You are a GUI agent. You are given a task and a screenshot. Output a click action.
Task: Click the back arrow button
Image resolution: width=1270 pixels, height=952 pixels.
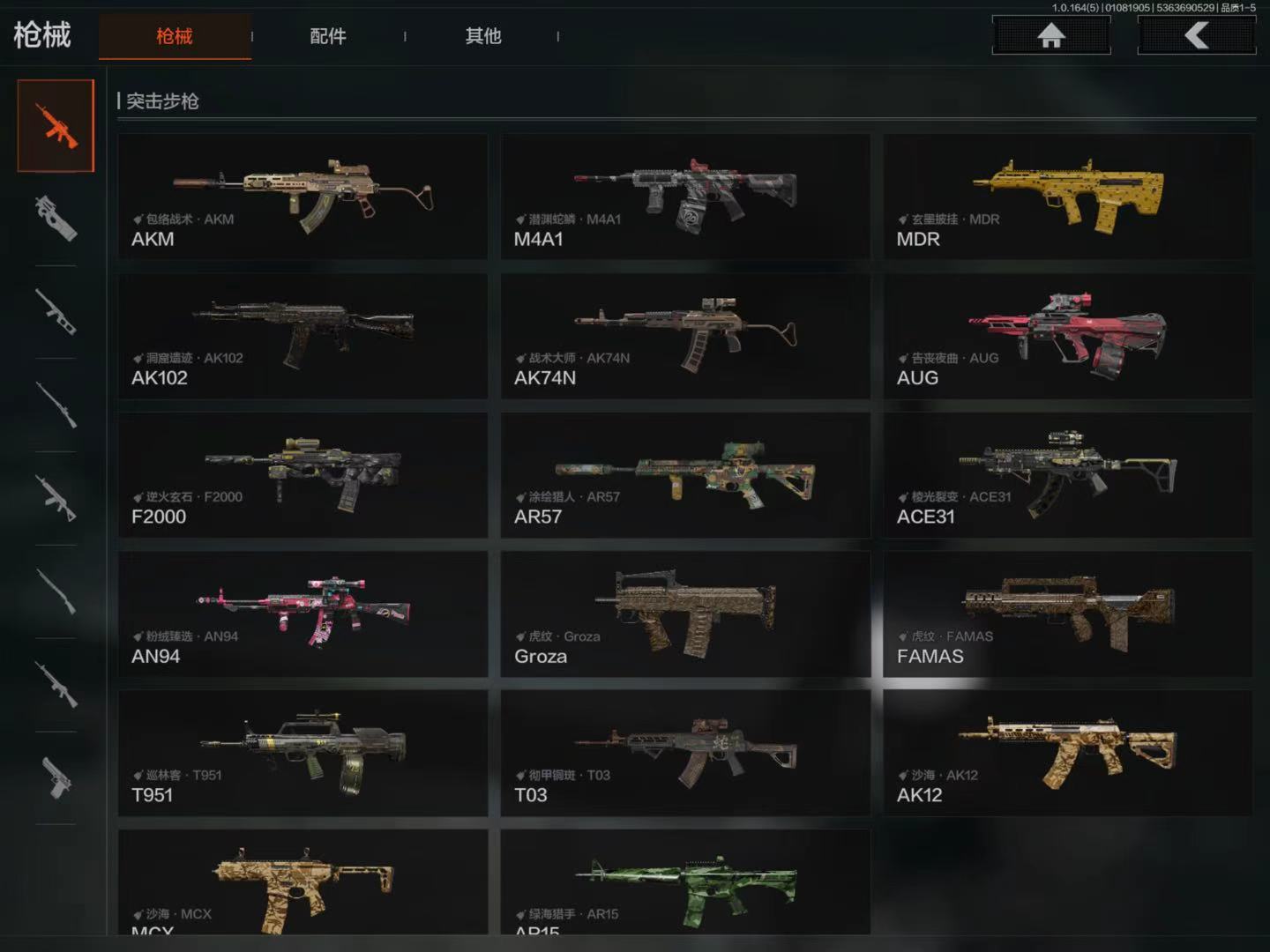1196,35
